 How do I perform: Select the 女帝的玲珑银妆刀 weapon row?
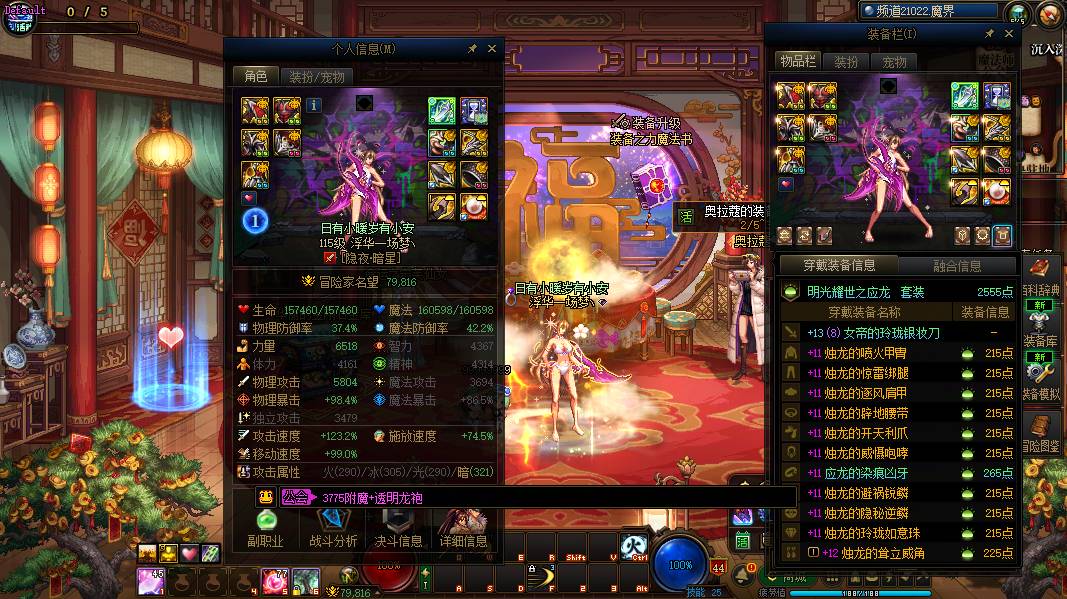click(898, 333)
